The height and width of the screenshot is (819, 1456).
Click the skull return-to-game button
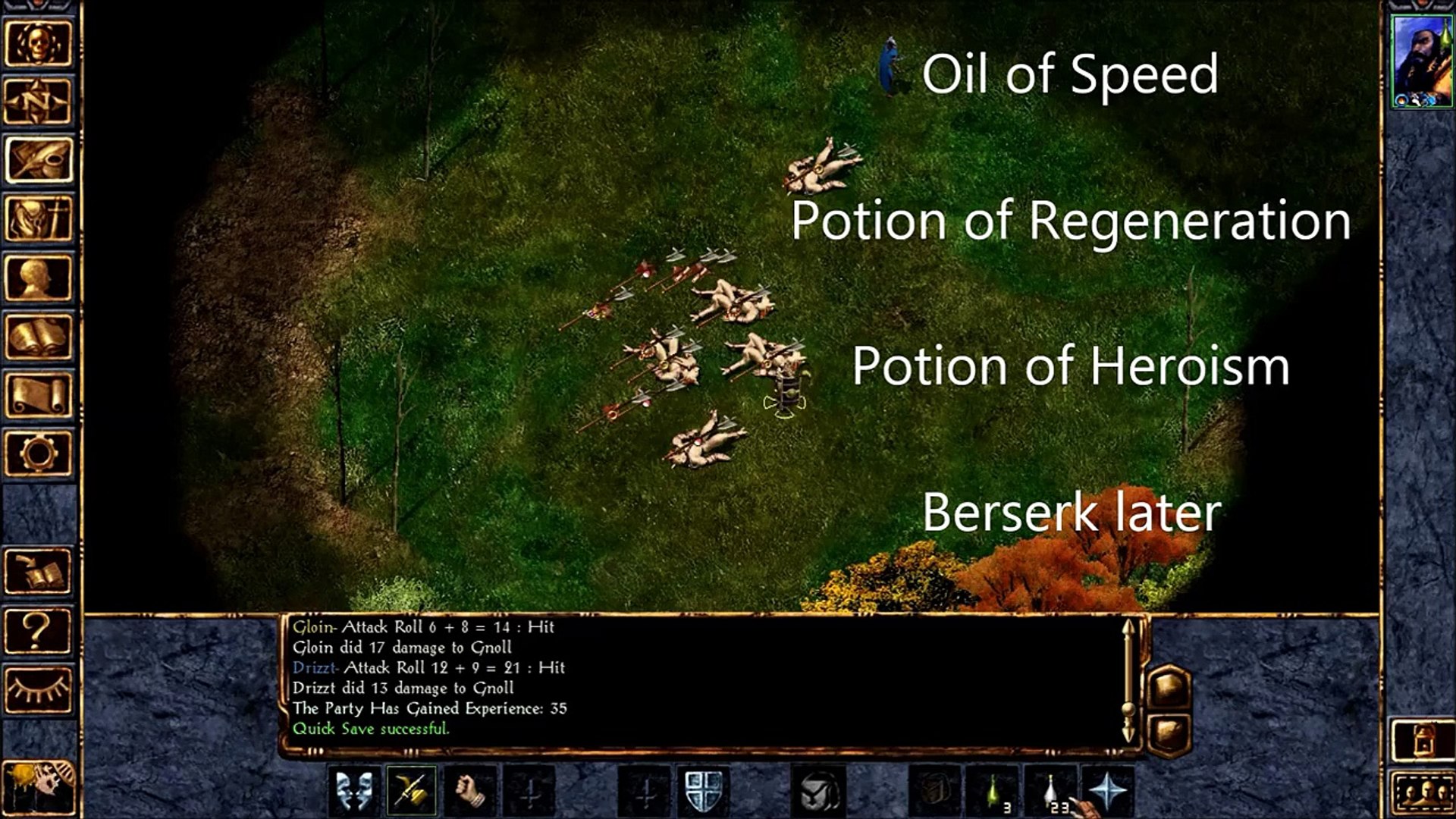click(x=39, y=43)
